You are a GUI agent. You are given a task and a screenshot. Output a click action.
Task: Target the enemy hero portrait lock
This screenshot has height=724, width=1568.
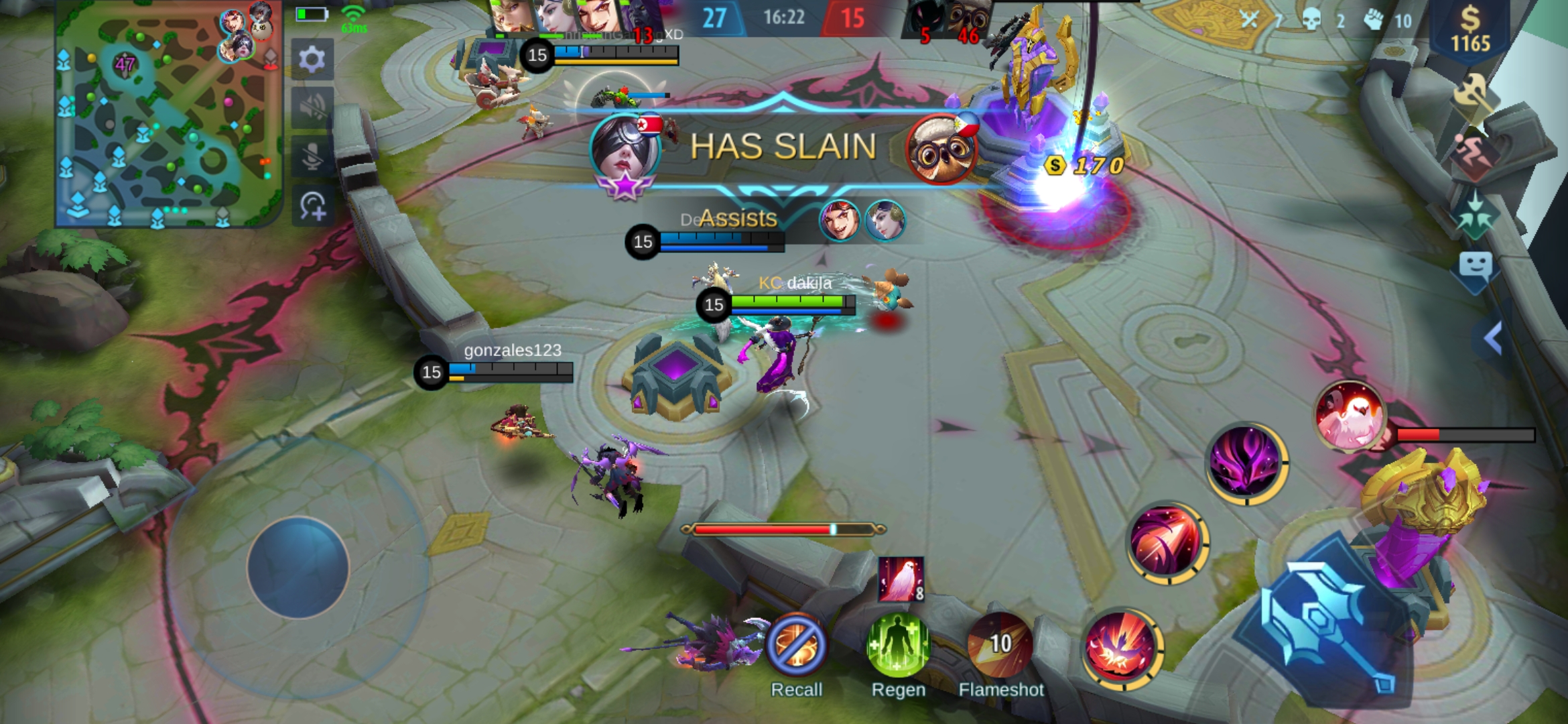click(x=1350, y=416)
